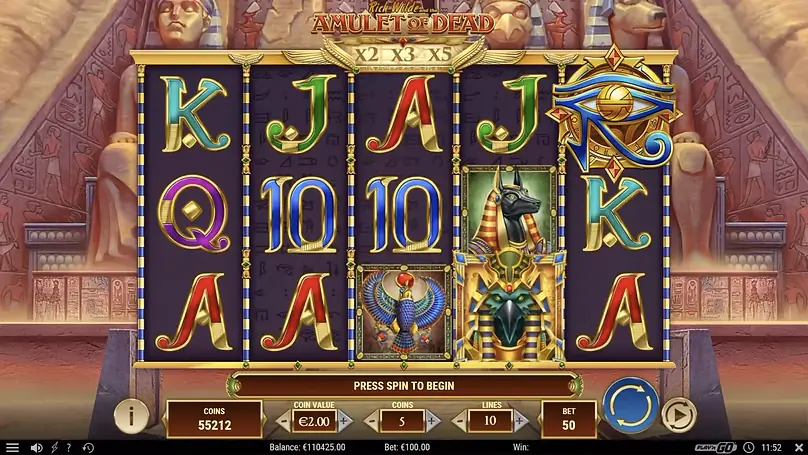Toggle the sound speaker icon
Screen dimensions: 808x455
click(36, 447)
